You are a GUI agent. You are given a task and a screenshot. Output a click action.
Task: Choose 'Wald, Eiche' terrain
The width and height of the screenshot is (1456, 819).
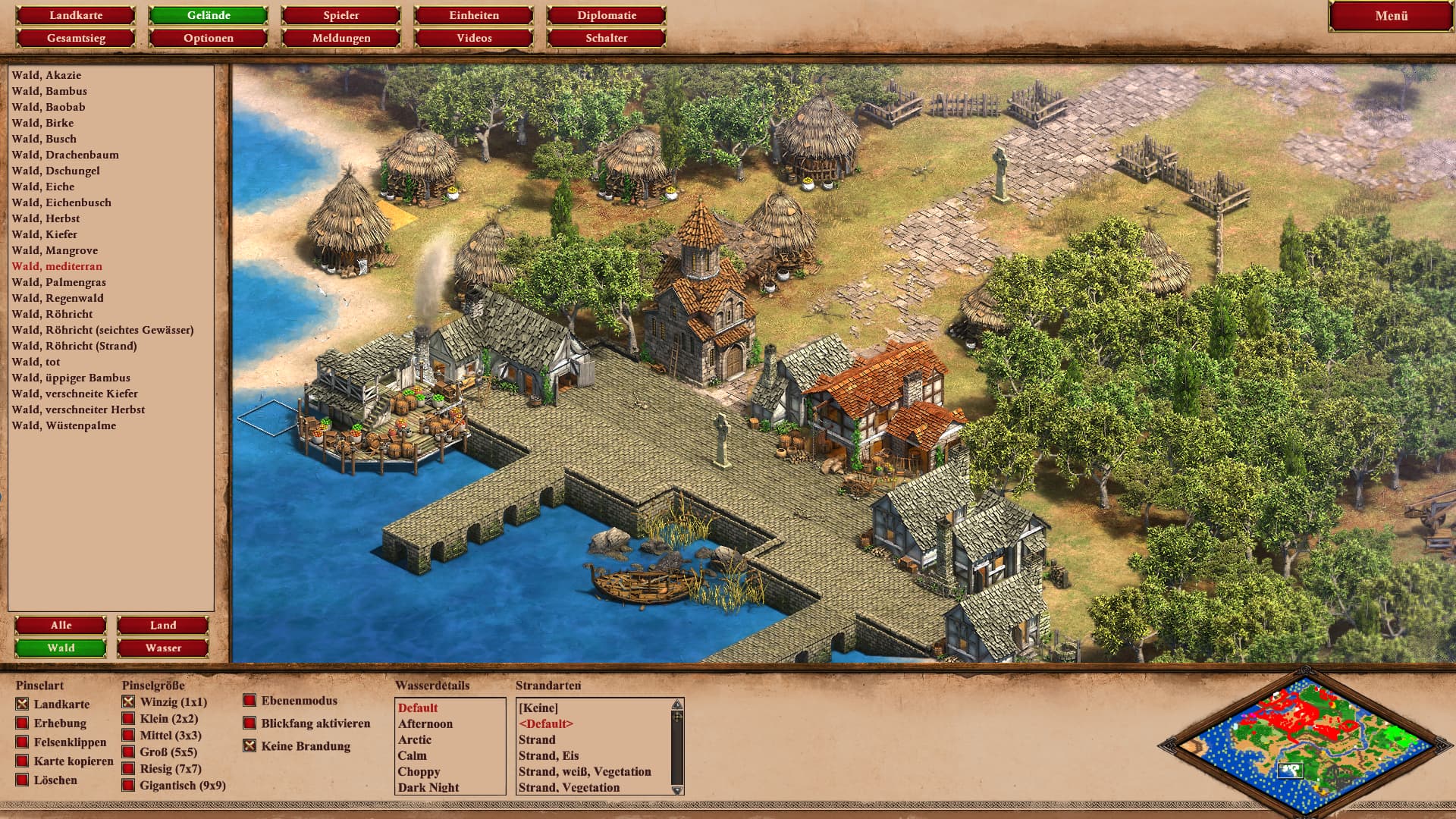[43, 187]
